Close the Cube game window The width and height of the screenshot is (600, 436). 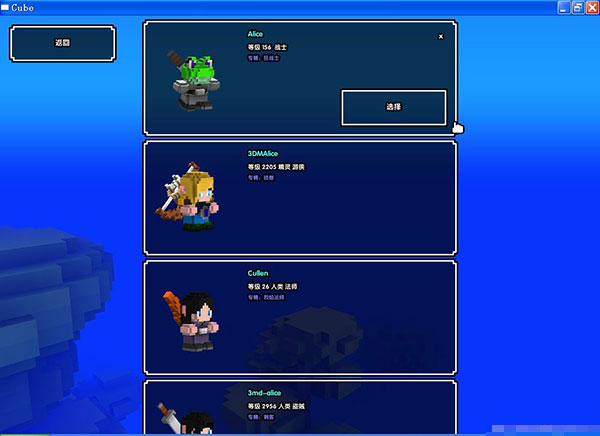coord(591,7)
